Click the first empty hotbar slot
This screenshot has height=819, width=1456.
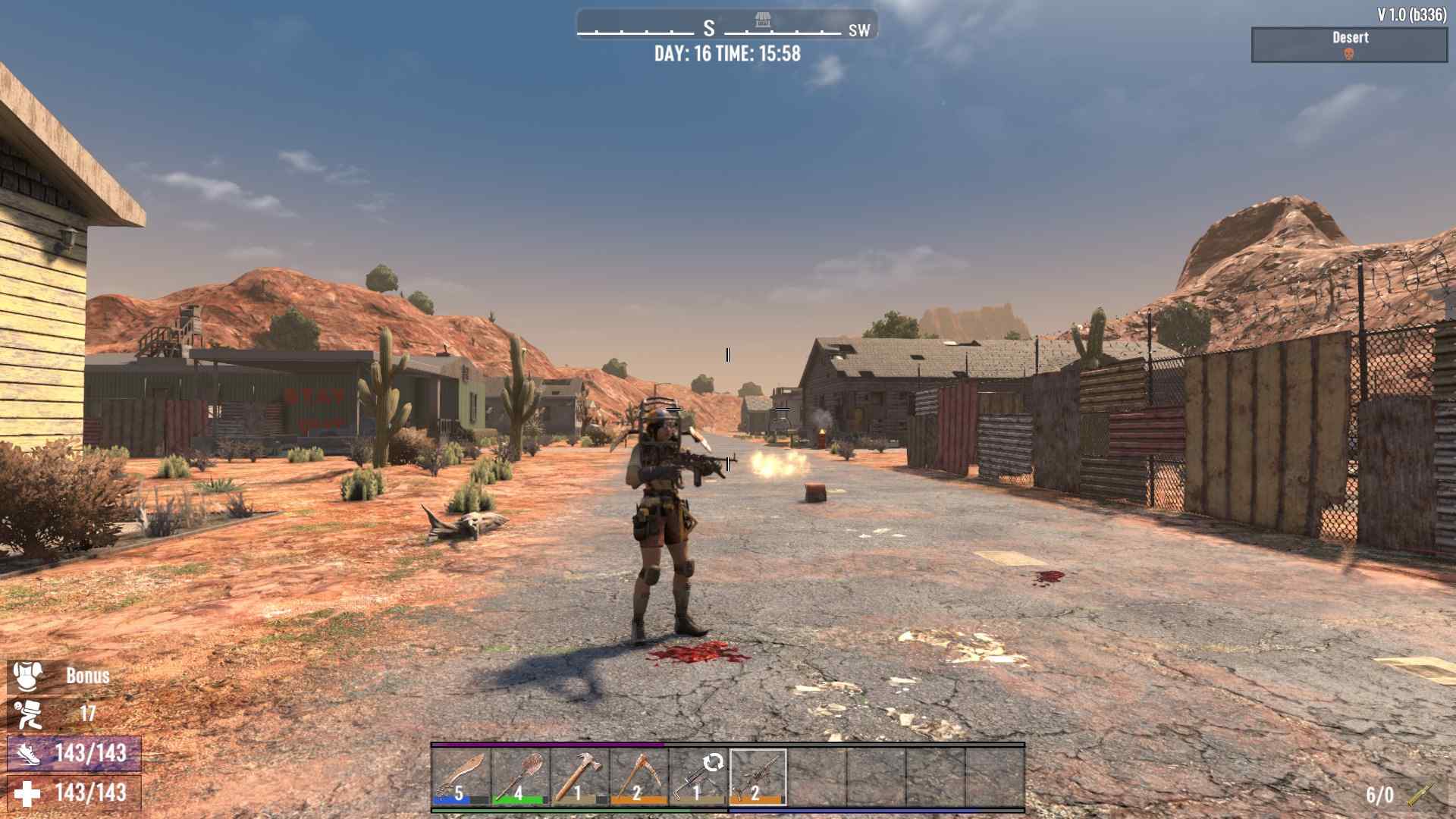coord(815,777)
